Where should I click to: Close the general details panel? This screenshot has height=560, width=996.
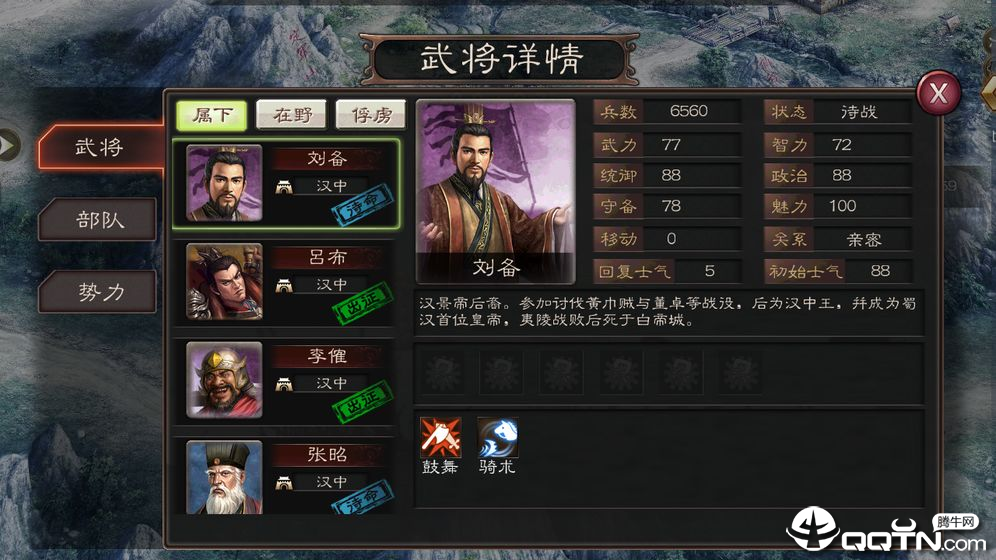click(938, 93)
